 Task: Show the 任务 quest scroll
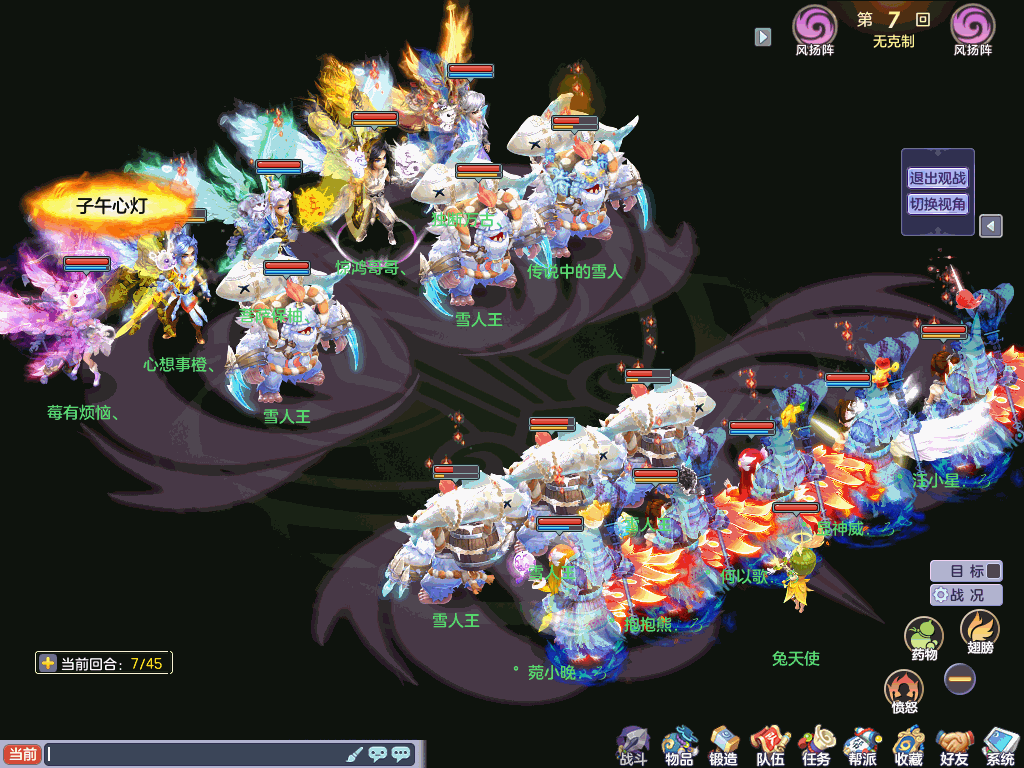[816, 745]
